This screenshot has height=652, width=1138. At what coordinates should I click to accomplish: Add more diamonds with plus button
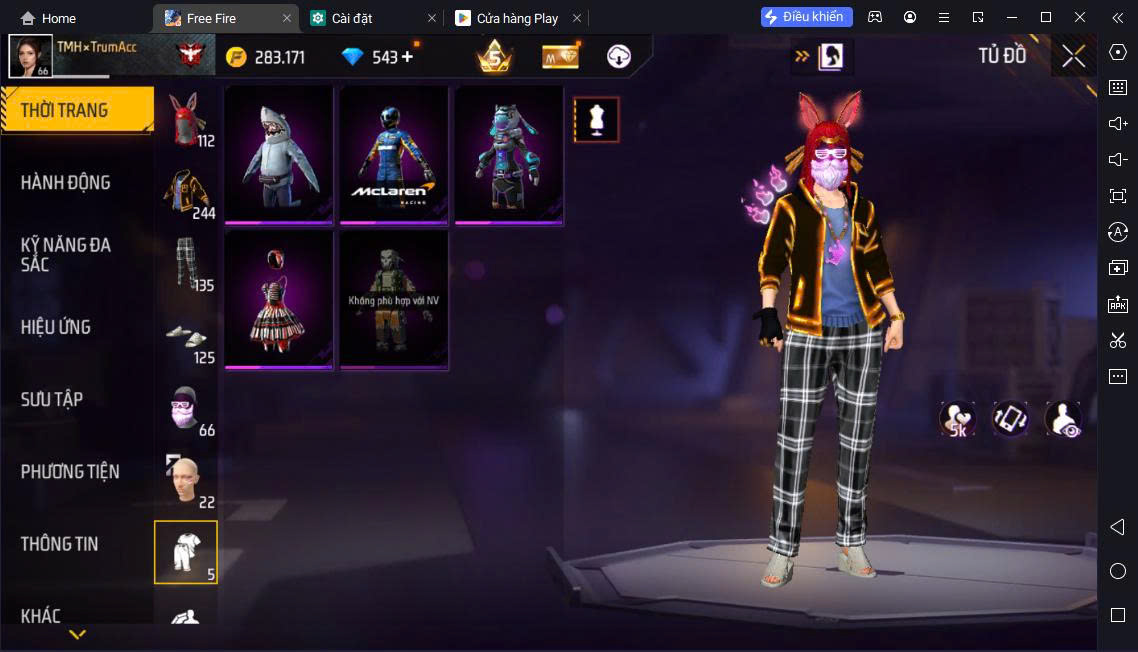(407, 57)
